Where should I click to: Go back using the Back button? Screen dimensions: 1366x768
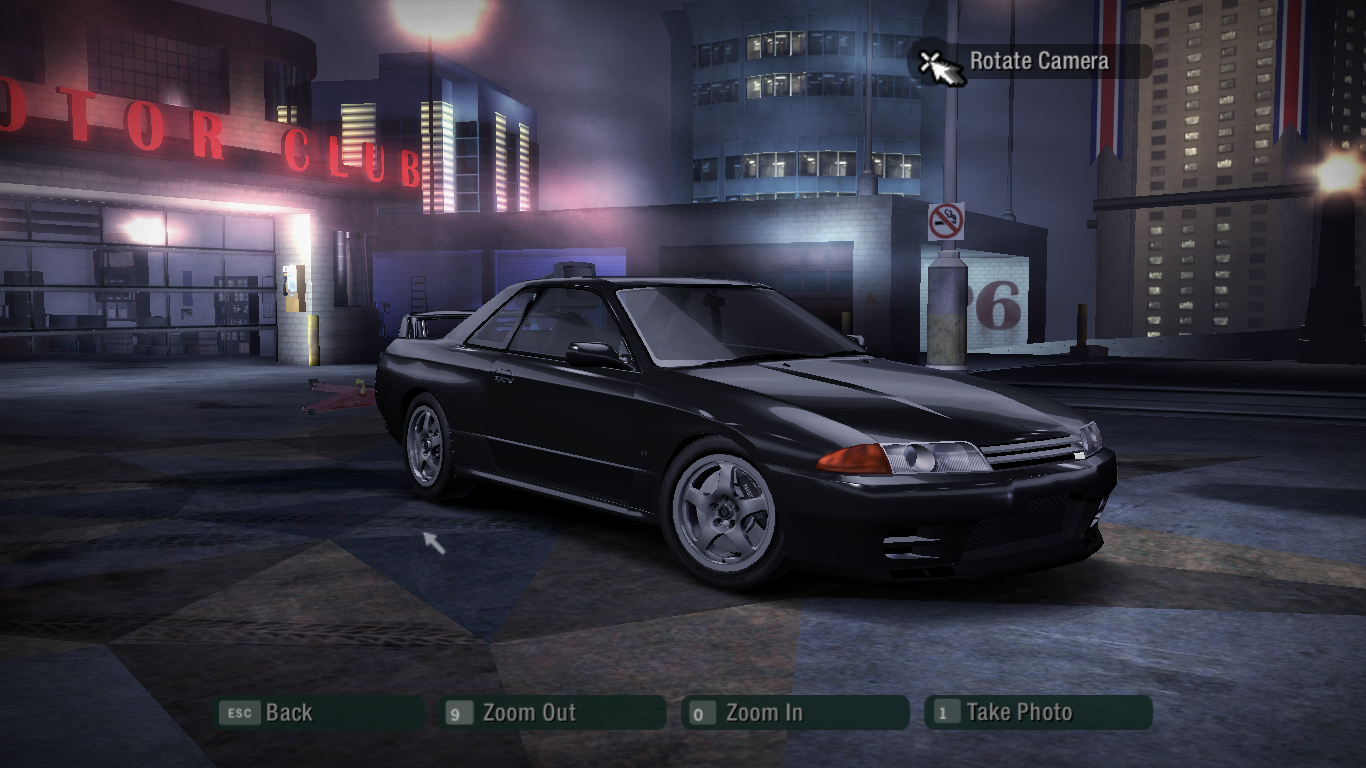(320, 713)
